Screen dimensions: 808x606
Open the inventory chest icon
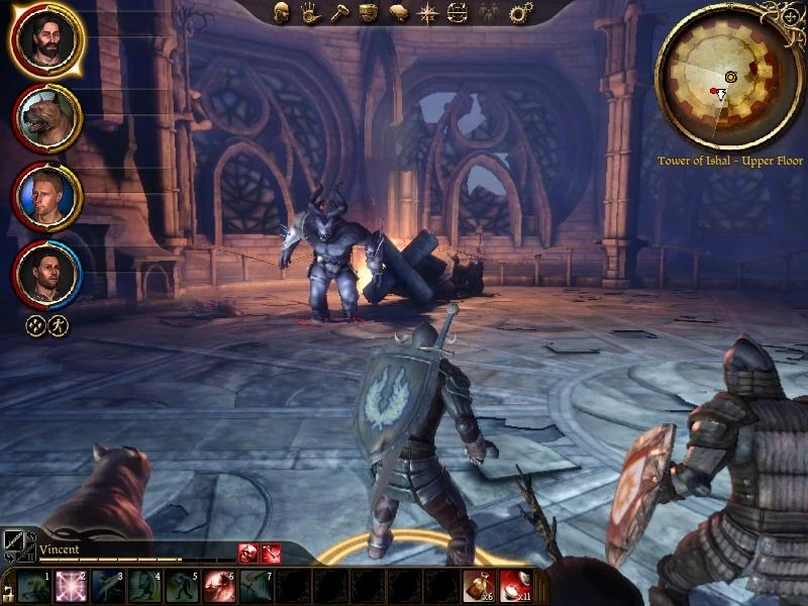tap(368, 13)
